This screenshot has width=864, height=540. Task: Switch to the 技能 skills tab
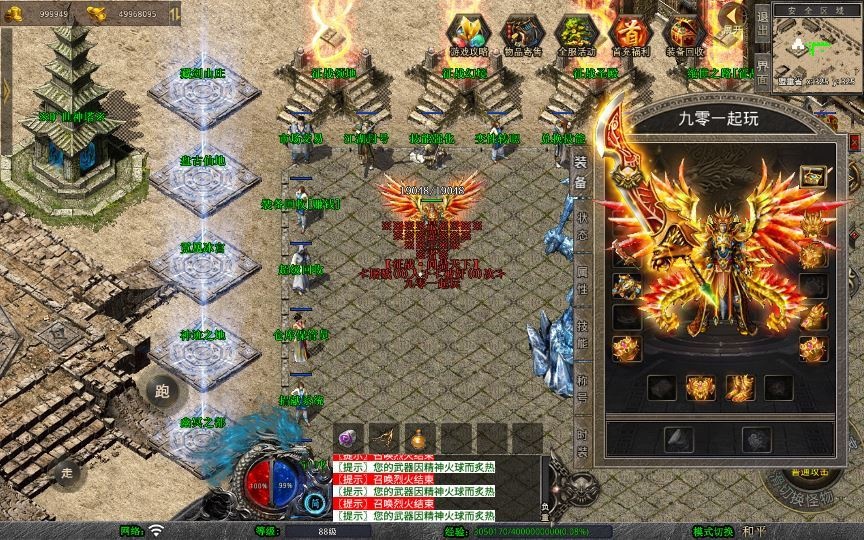[581, 334]
